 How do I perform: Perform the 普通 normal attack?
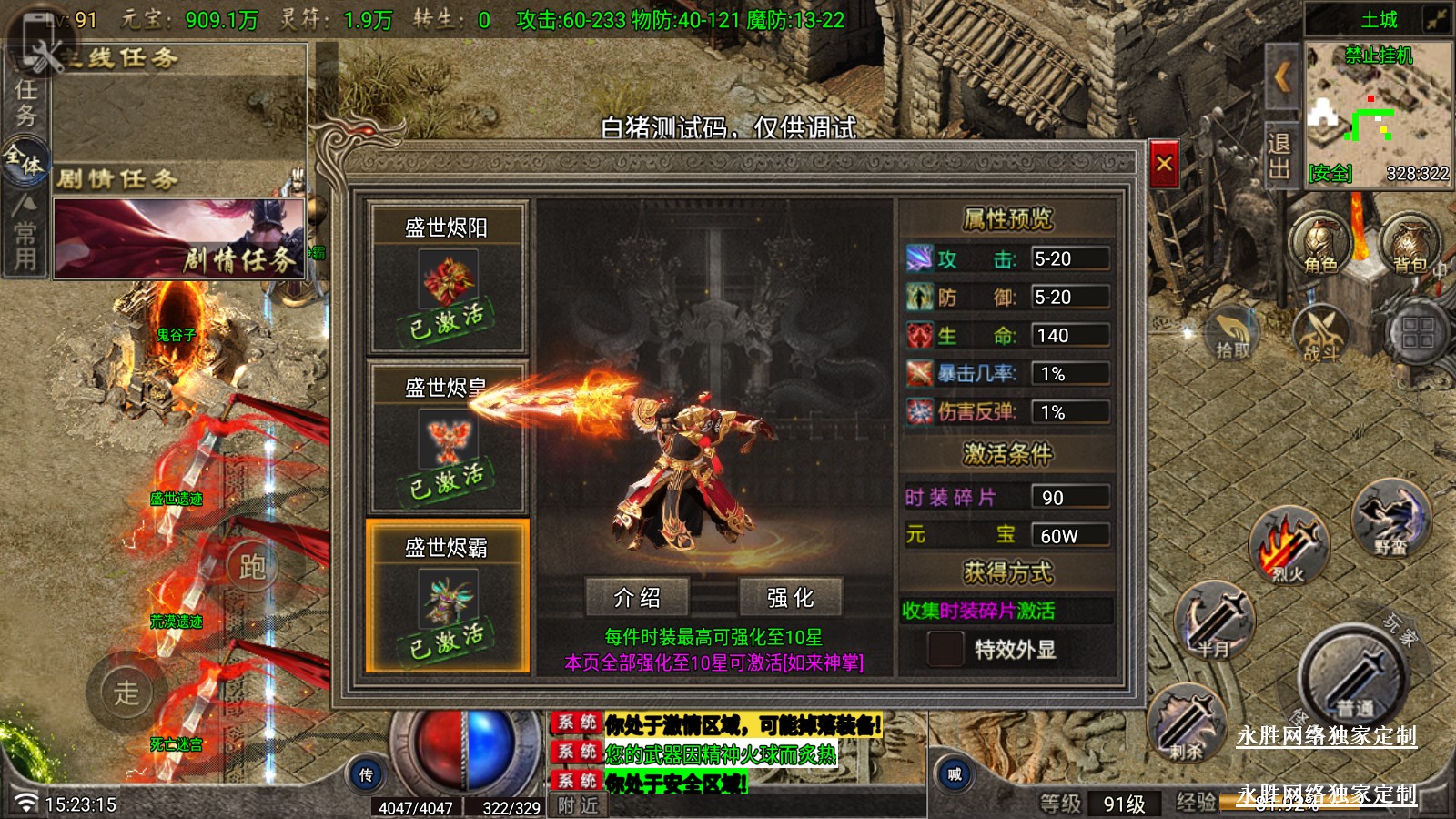(1354, 678)
